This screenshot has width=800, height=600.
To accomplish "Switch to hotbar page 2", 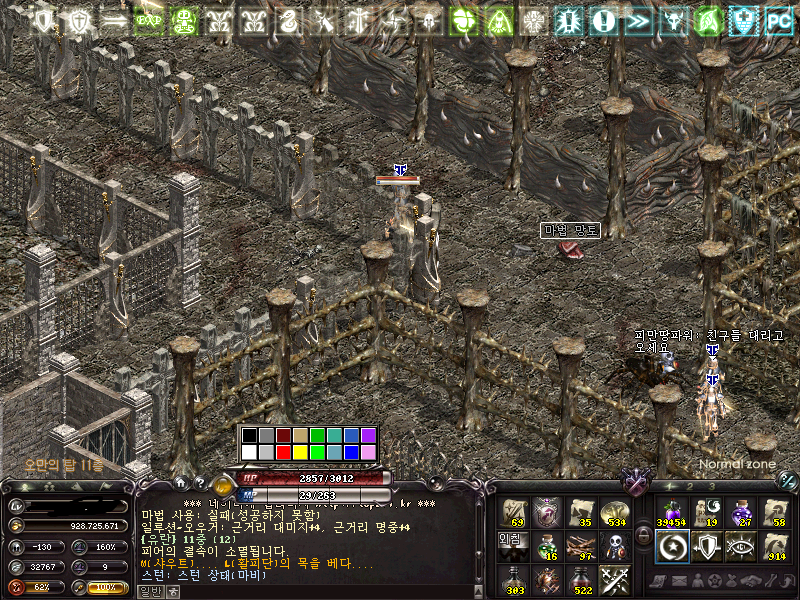I will tap(690, 487).
